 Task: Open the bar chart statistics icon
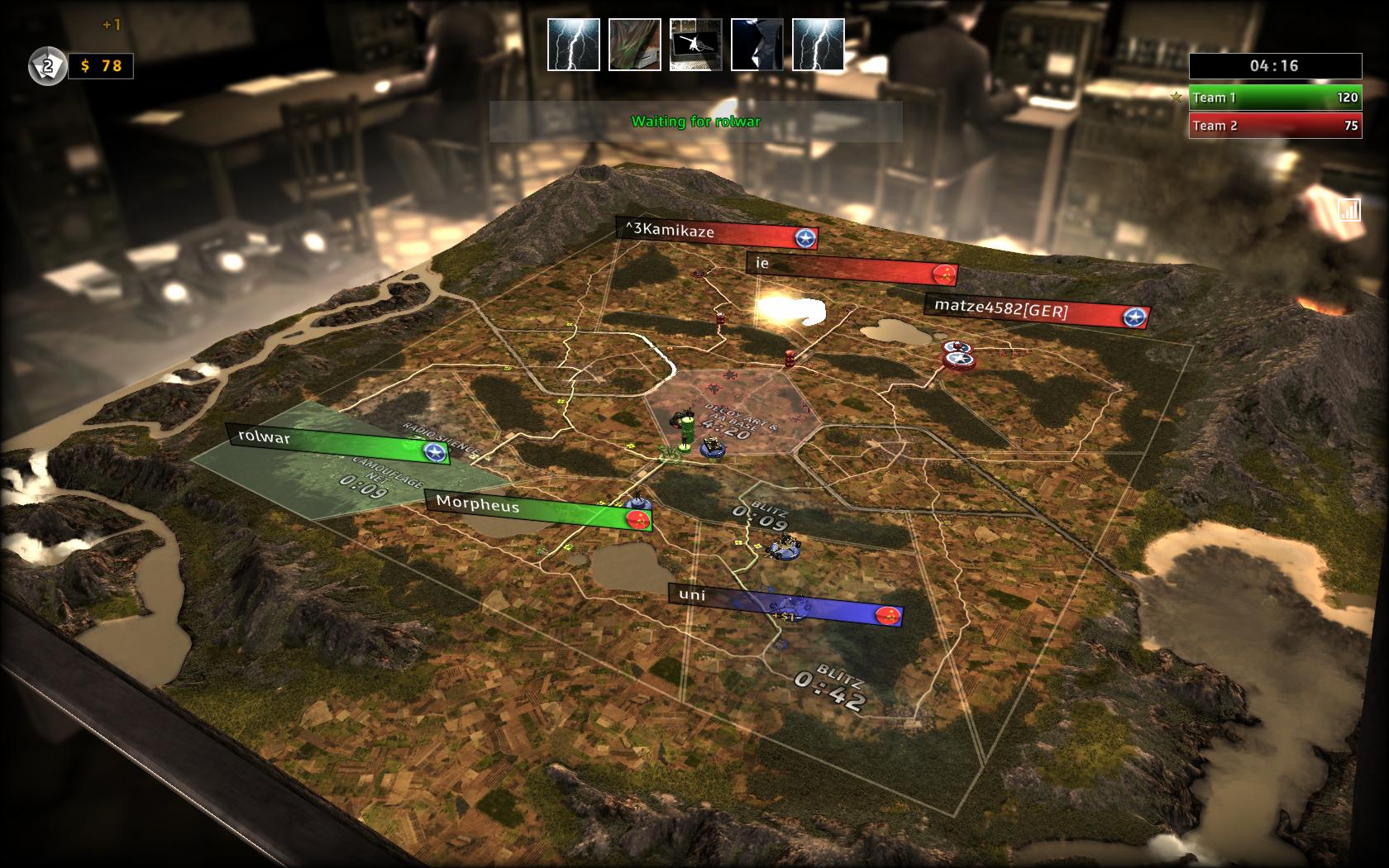click(x=1348, y=209)
